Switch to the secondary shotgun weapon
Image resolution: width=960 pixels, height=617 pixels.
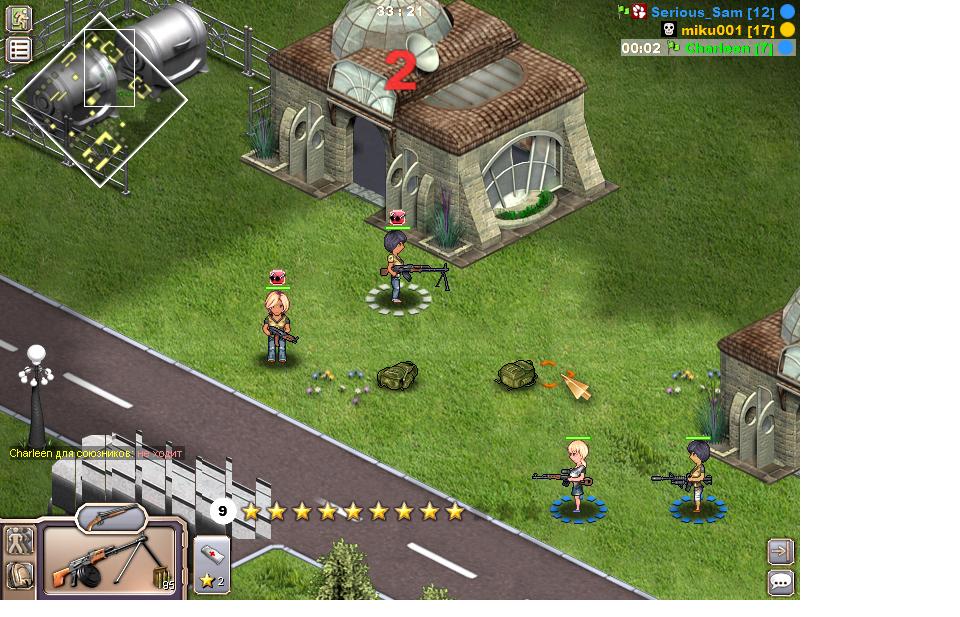pos(111,517)
